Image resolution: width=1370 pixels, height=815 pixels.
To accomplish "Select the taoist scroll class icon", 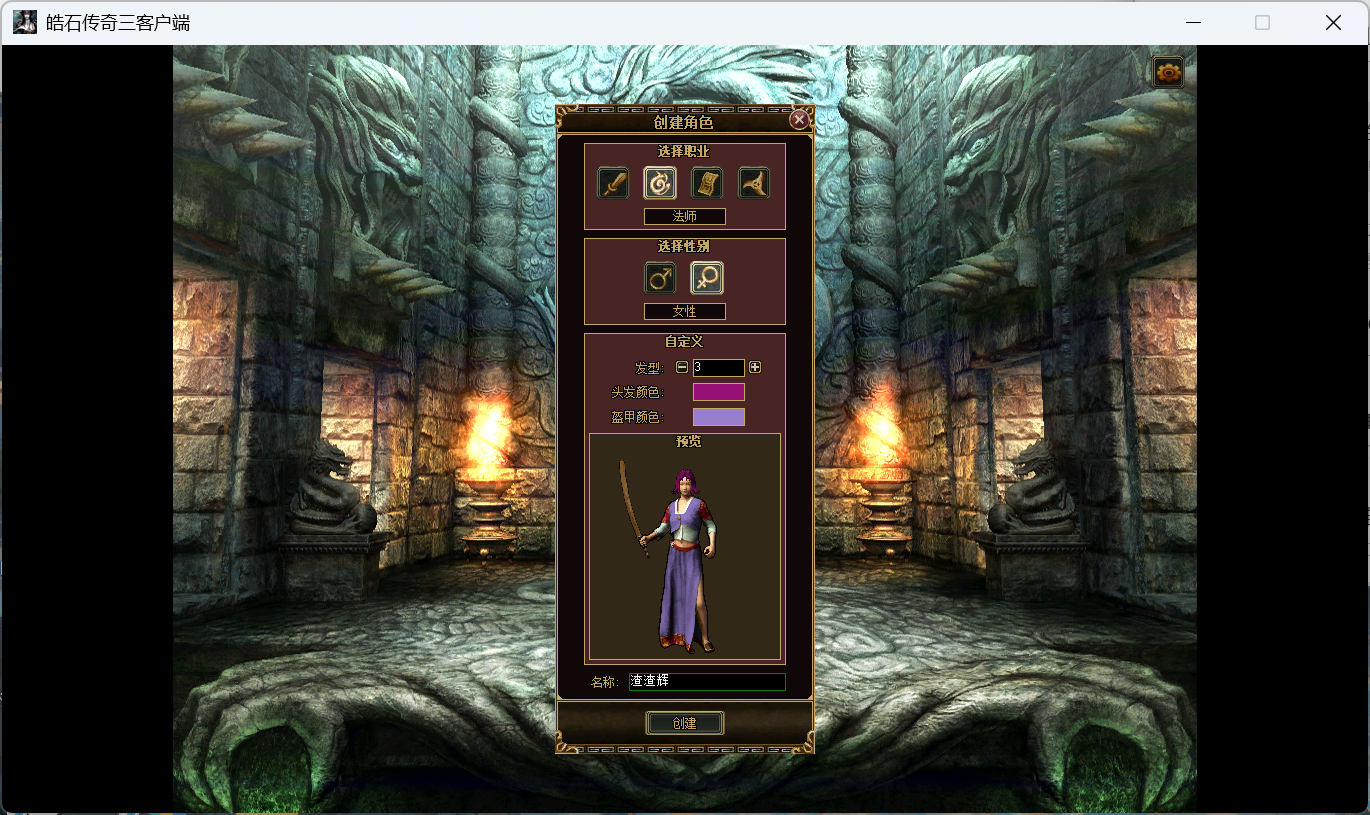I will click(x=707, y=182).
